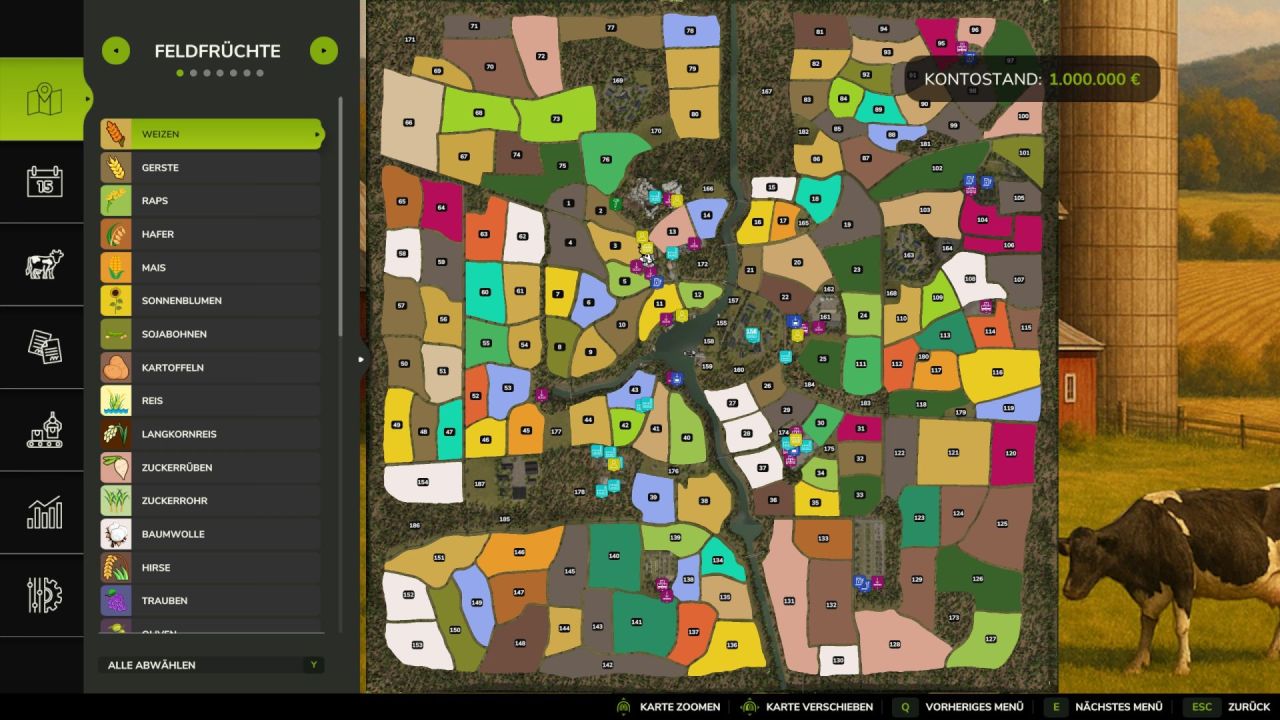Select the Sonnenblumen crop icon
Screen dimensions: 1280x720
(x=116, y=300)
